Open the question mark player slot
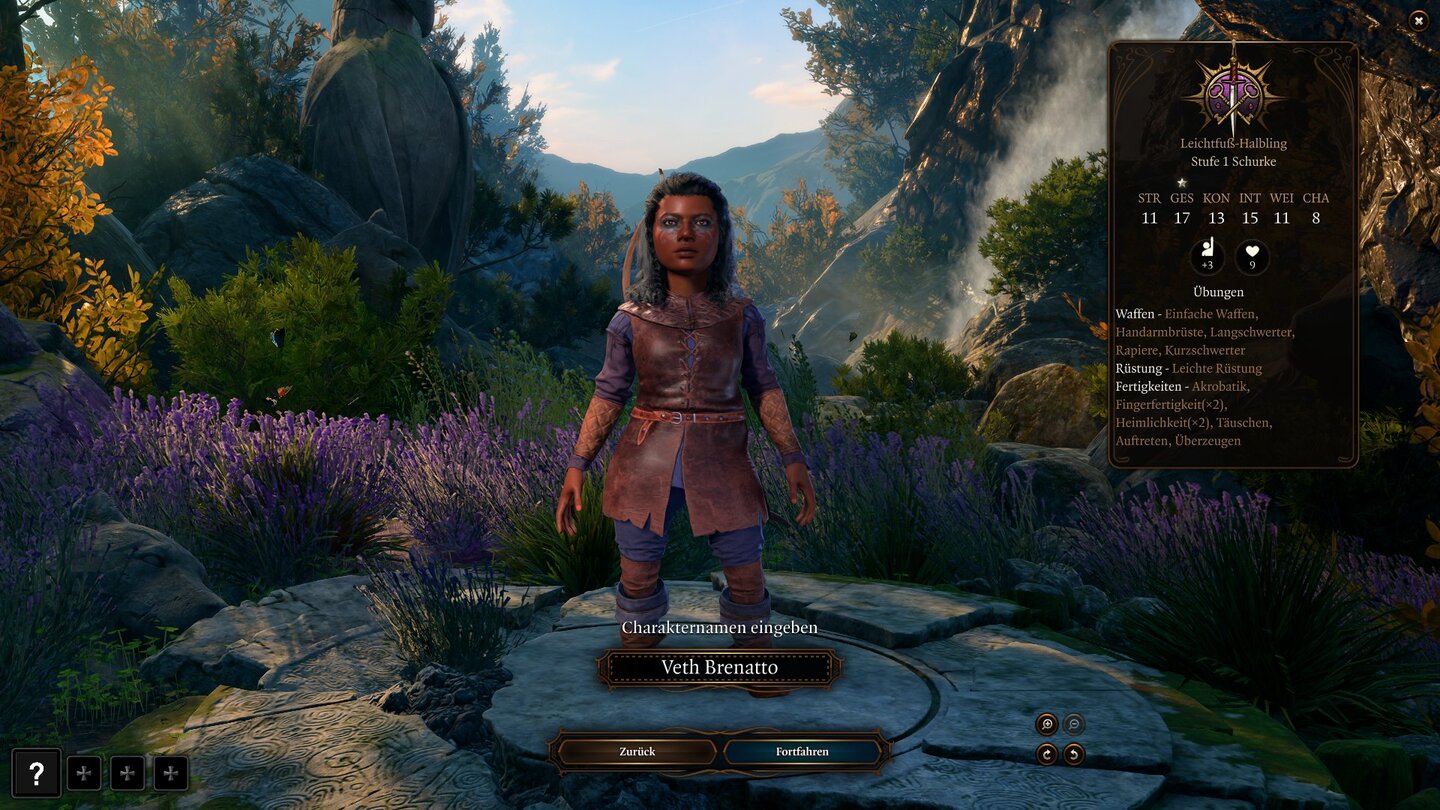The image size is (1440, 810). [x=36, y=773]
